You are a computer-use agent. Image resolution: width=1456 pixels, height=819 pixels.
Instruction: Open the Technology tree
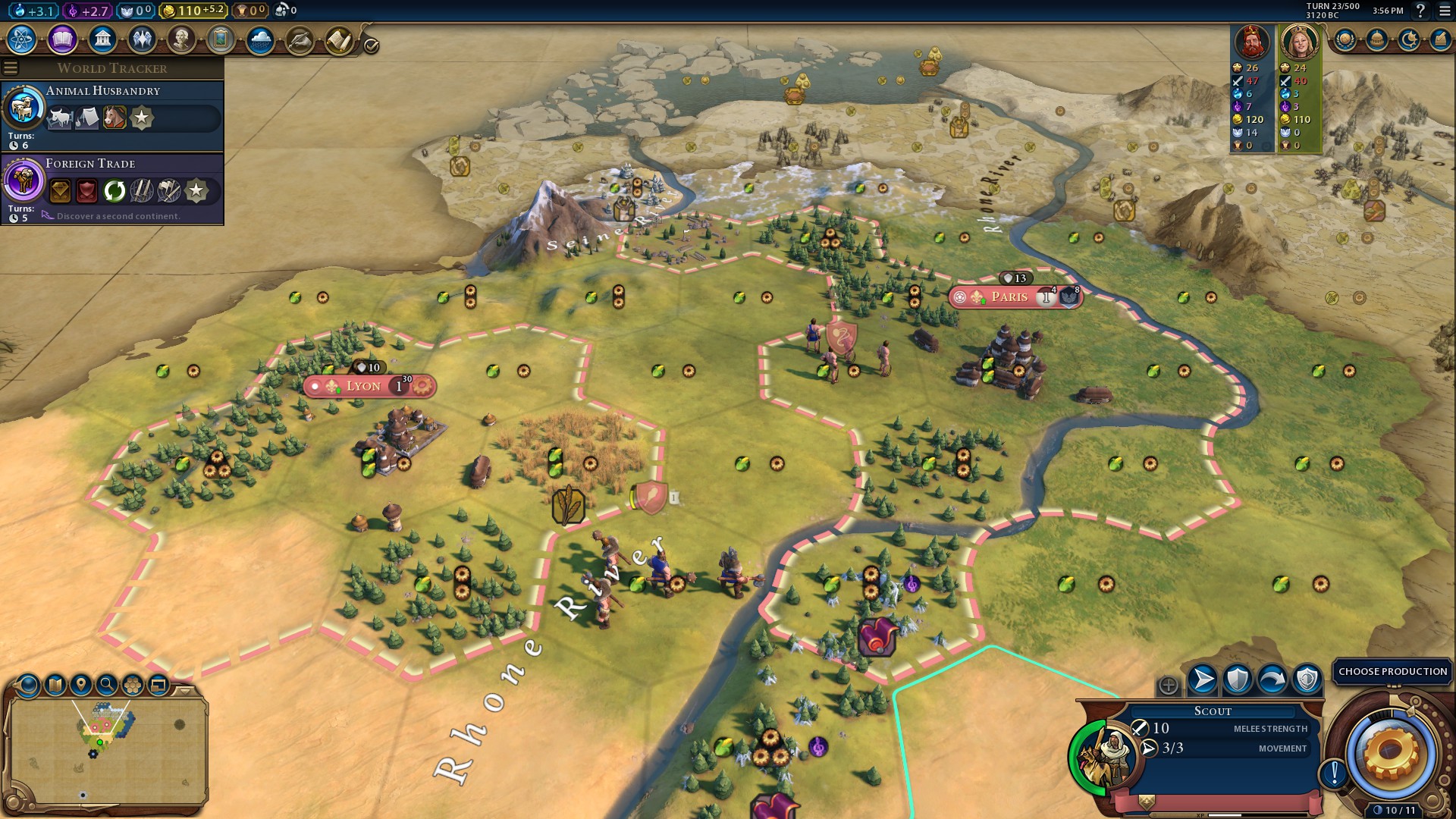[23, 39]
